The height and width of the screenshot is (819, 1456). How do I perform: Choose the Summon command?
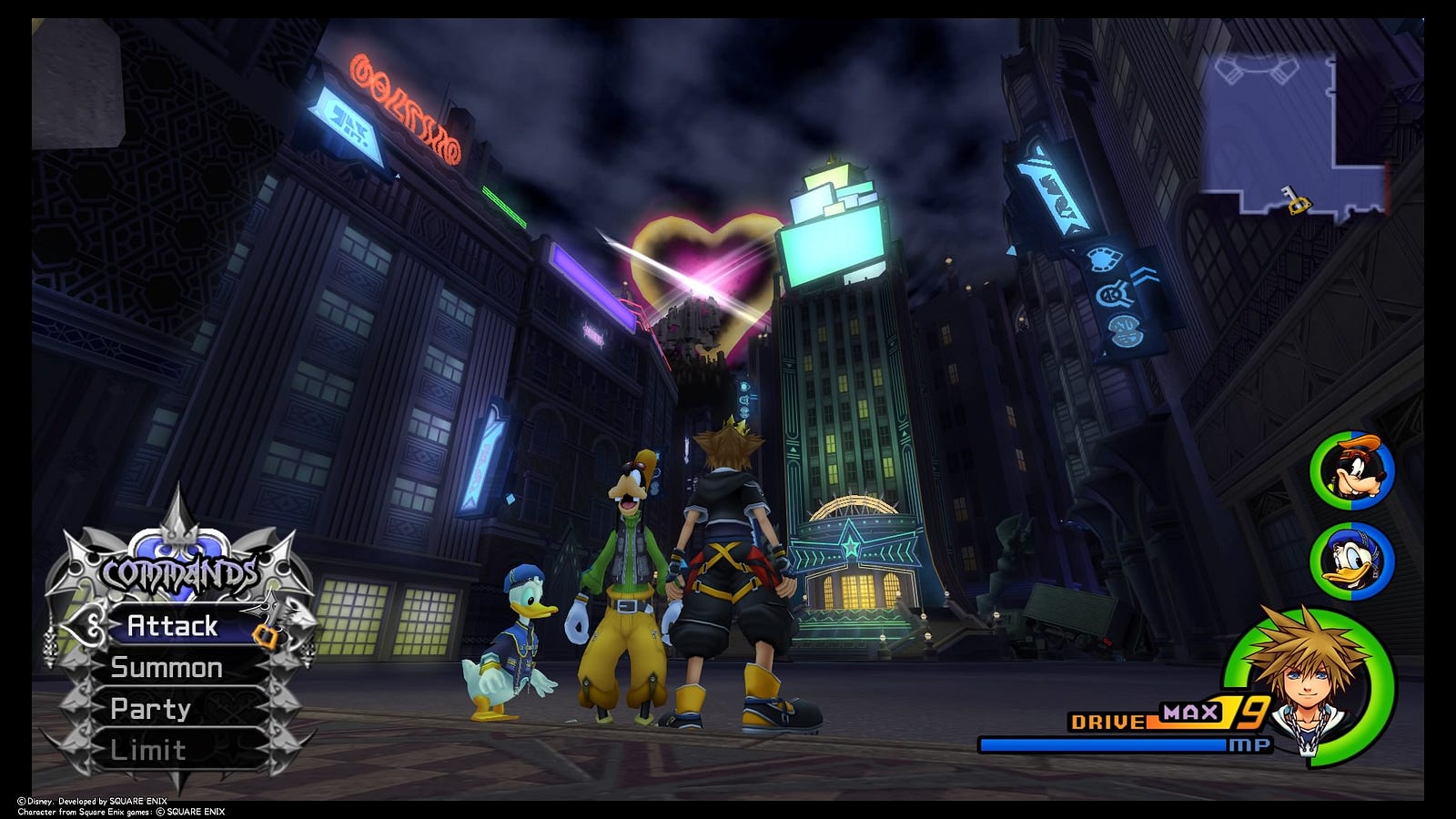click(x=167, y=668)
